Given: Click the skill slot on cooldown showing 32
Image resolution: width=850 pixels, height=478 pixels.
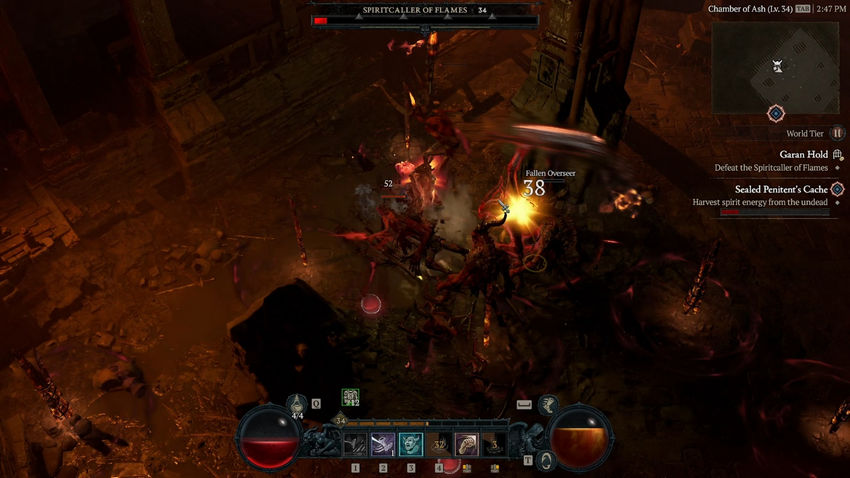Looking at the screenshot, I should click(x=439, y=444).
